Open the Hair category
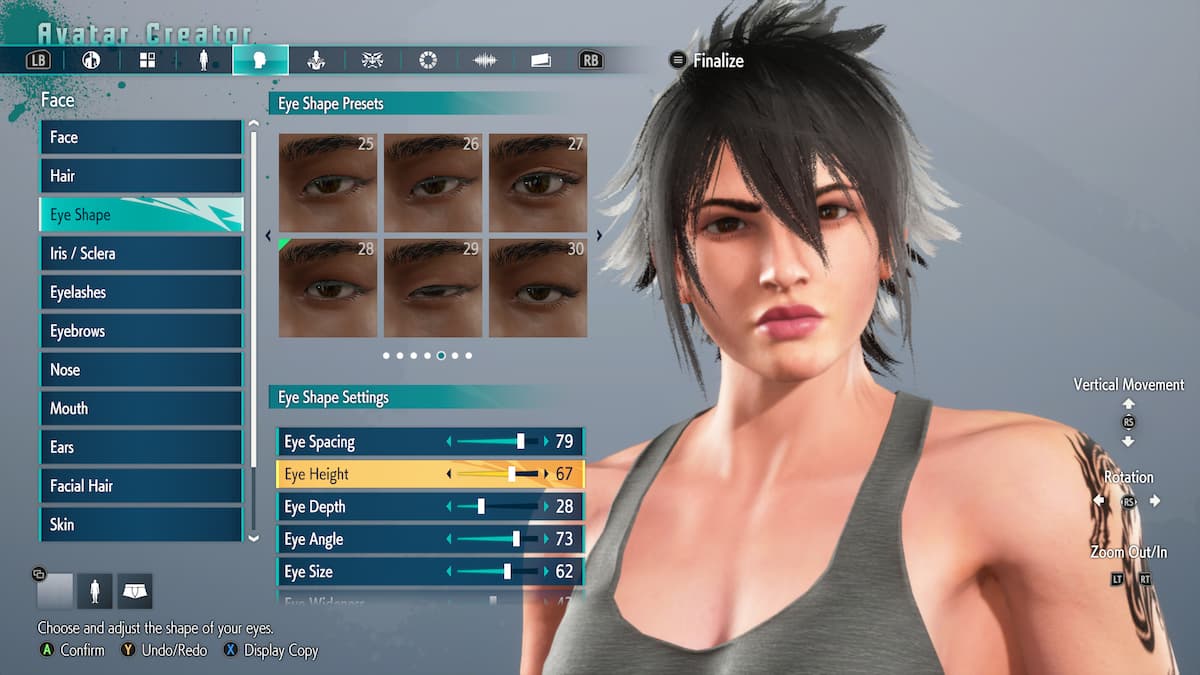The image size is (1200, 675). [140, 176]
